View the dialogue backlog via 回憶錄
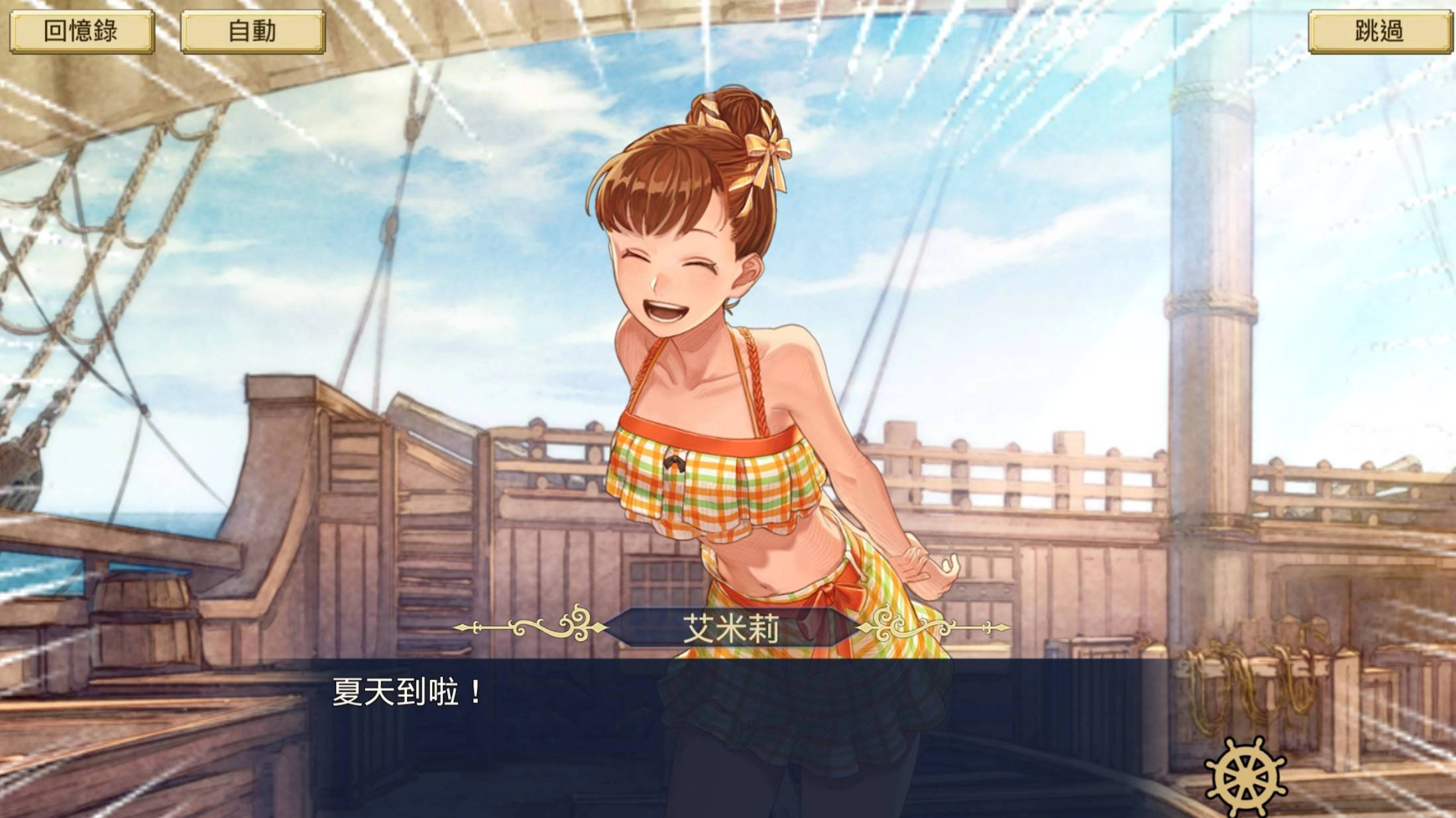Viewport: 1456px width, 818px height. tap(84, 30)
